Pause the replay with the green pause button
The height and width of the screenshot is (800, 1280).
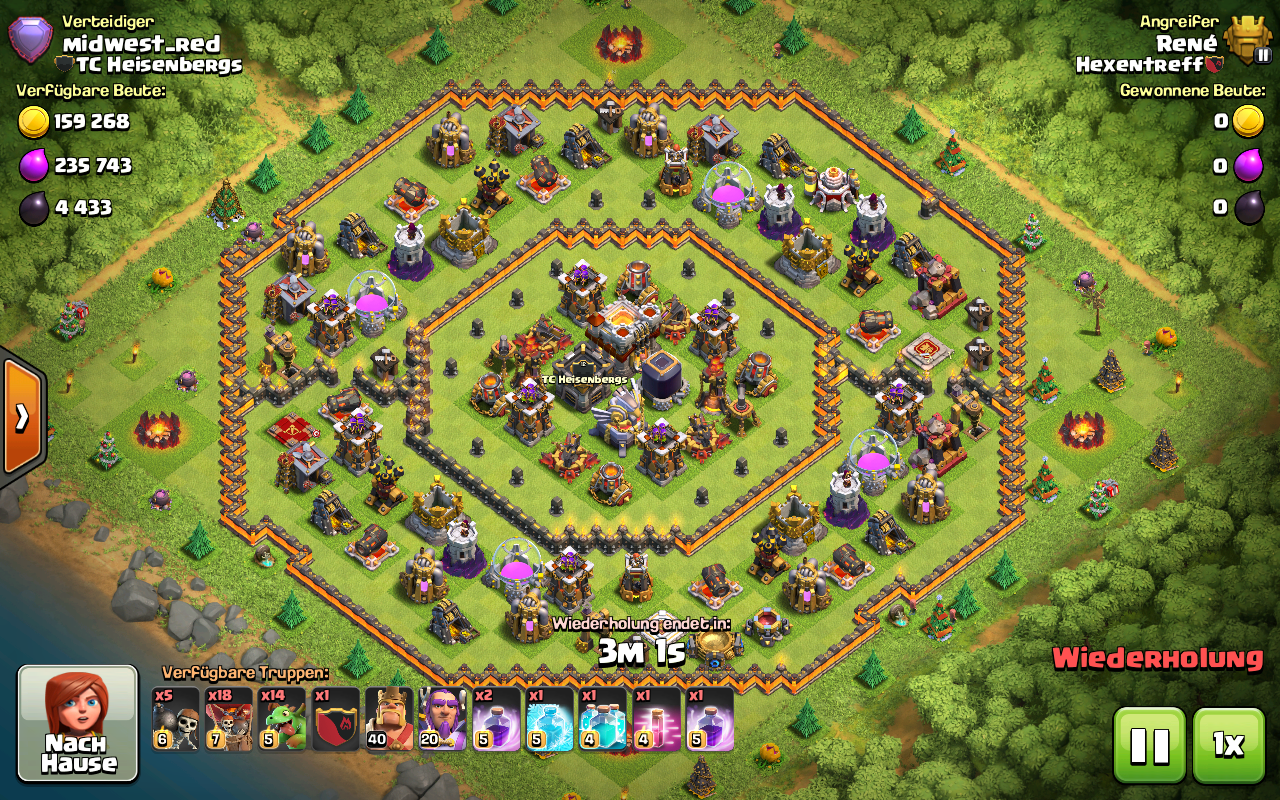pyautogui.click(x=1149, y=744)
